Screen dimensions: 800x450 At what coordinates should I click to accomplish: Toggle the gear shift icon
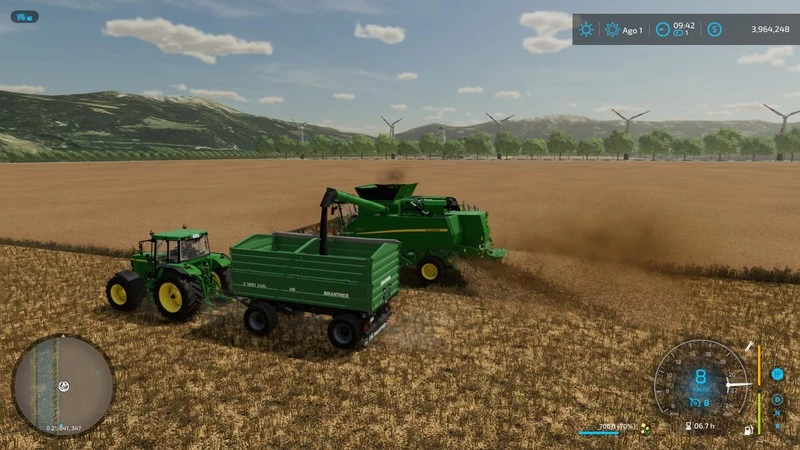pos(777,373)
